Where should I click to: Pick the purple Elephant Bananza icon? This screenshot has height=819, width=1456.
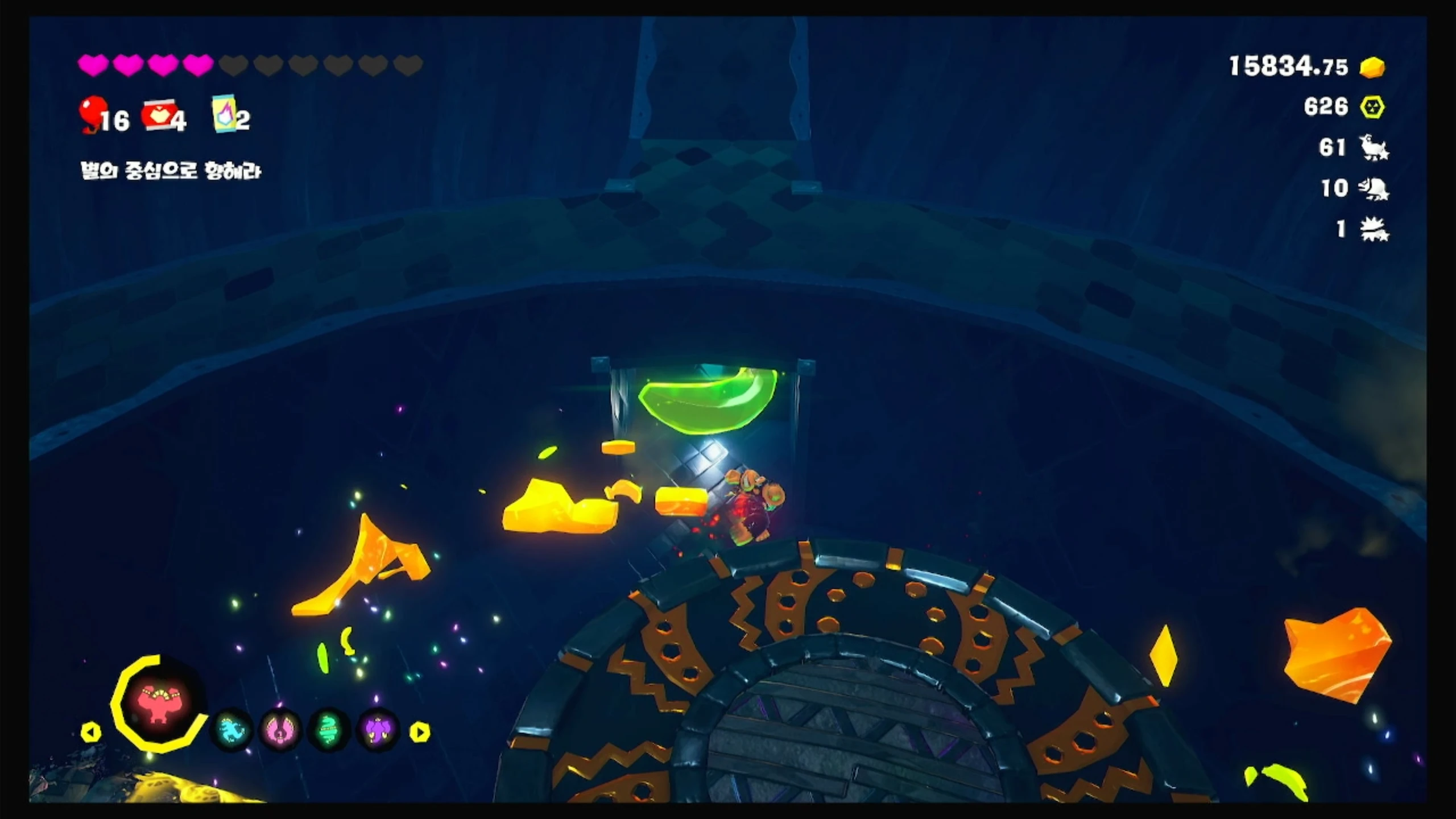point(378,730)
